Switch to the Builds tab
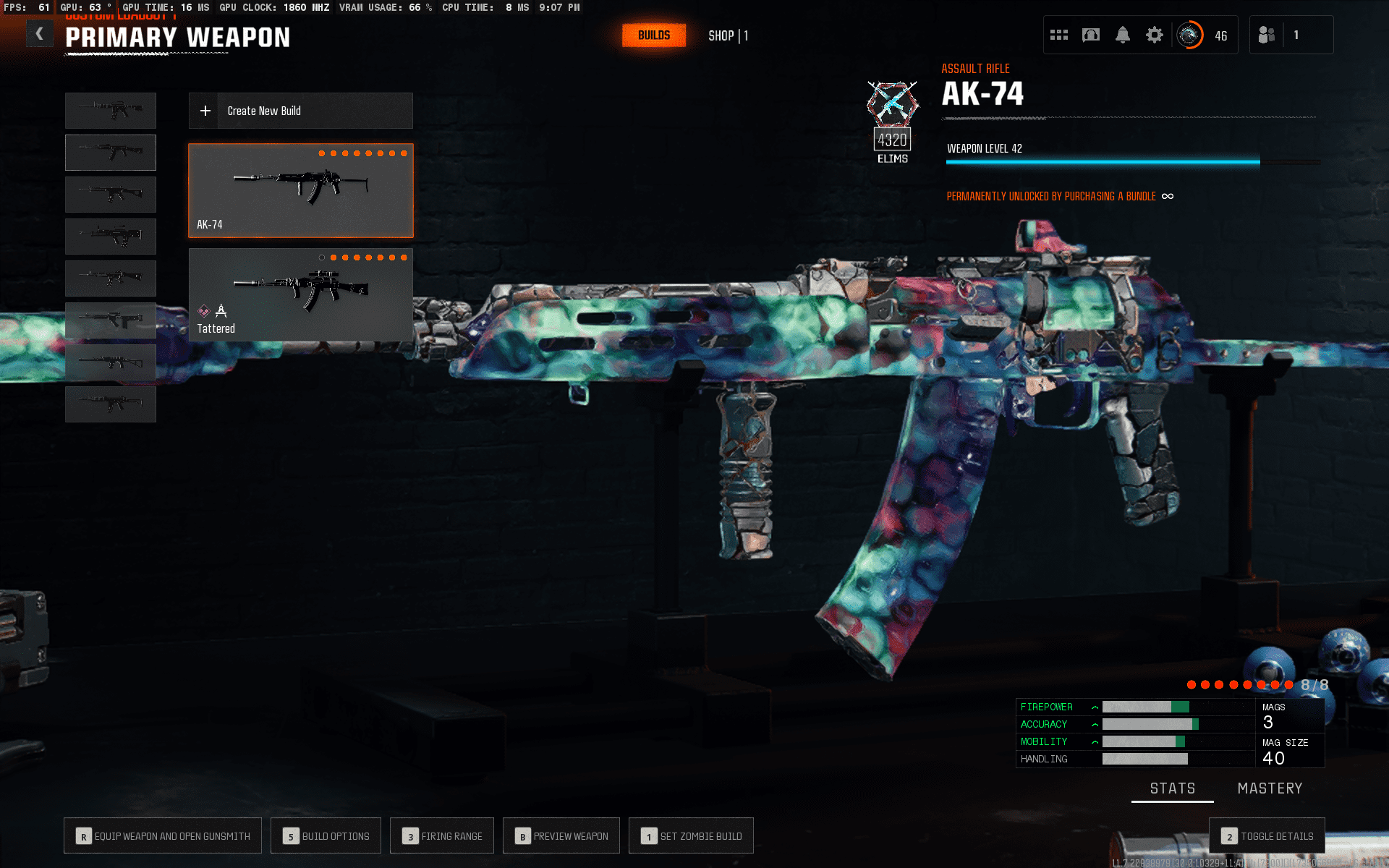The height and width of the screenshot is (868, 1389). (654, 35)
